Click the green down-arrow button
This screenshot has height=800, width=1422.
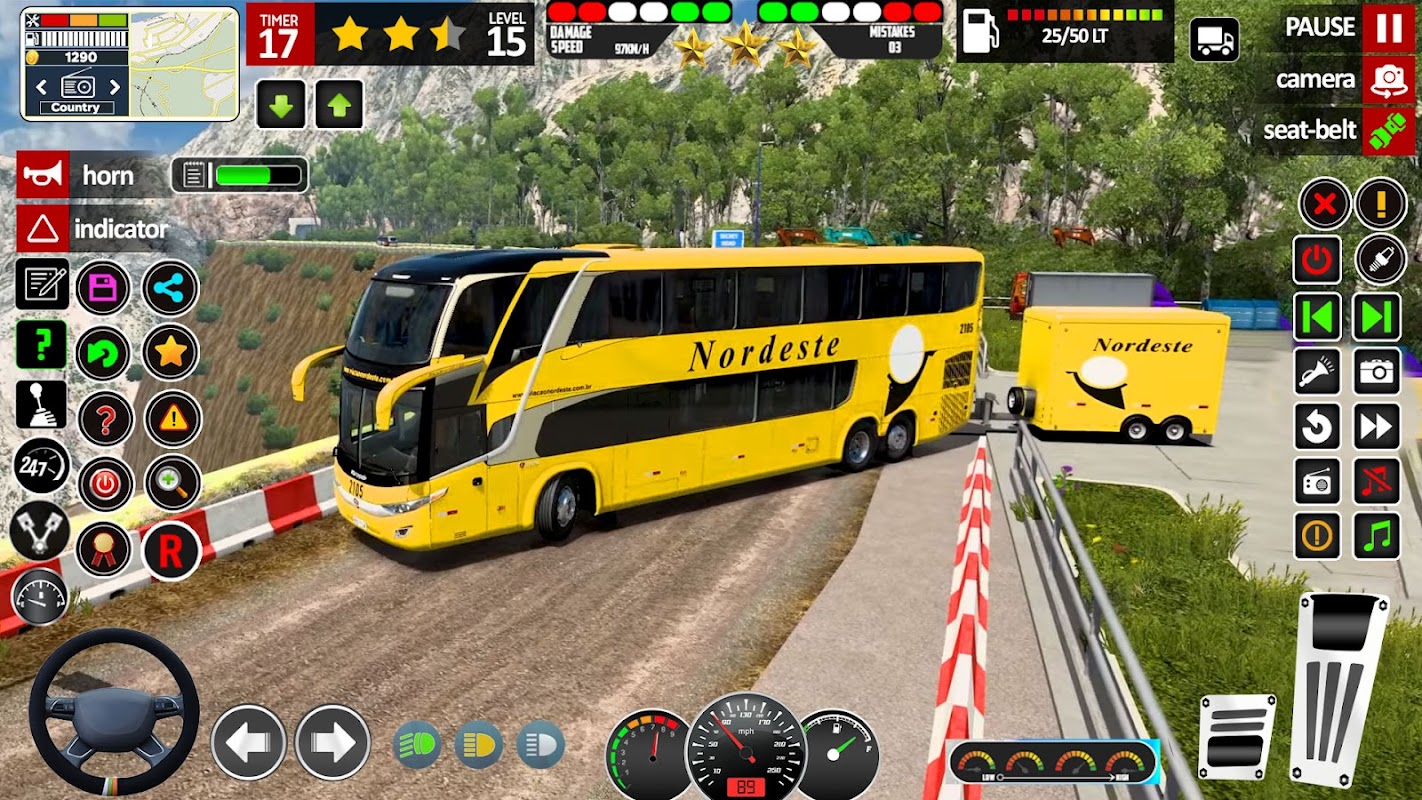pyautogui.click(x=281, y=104)
